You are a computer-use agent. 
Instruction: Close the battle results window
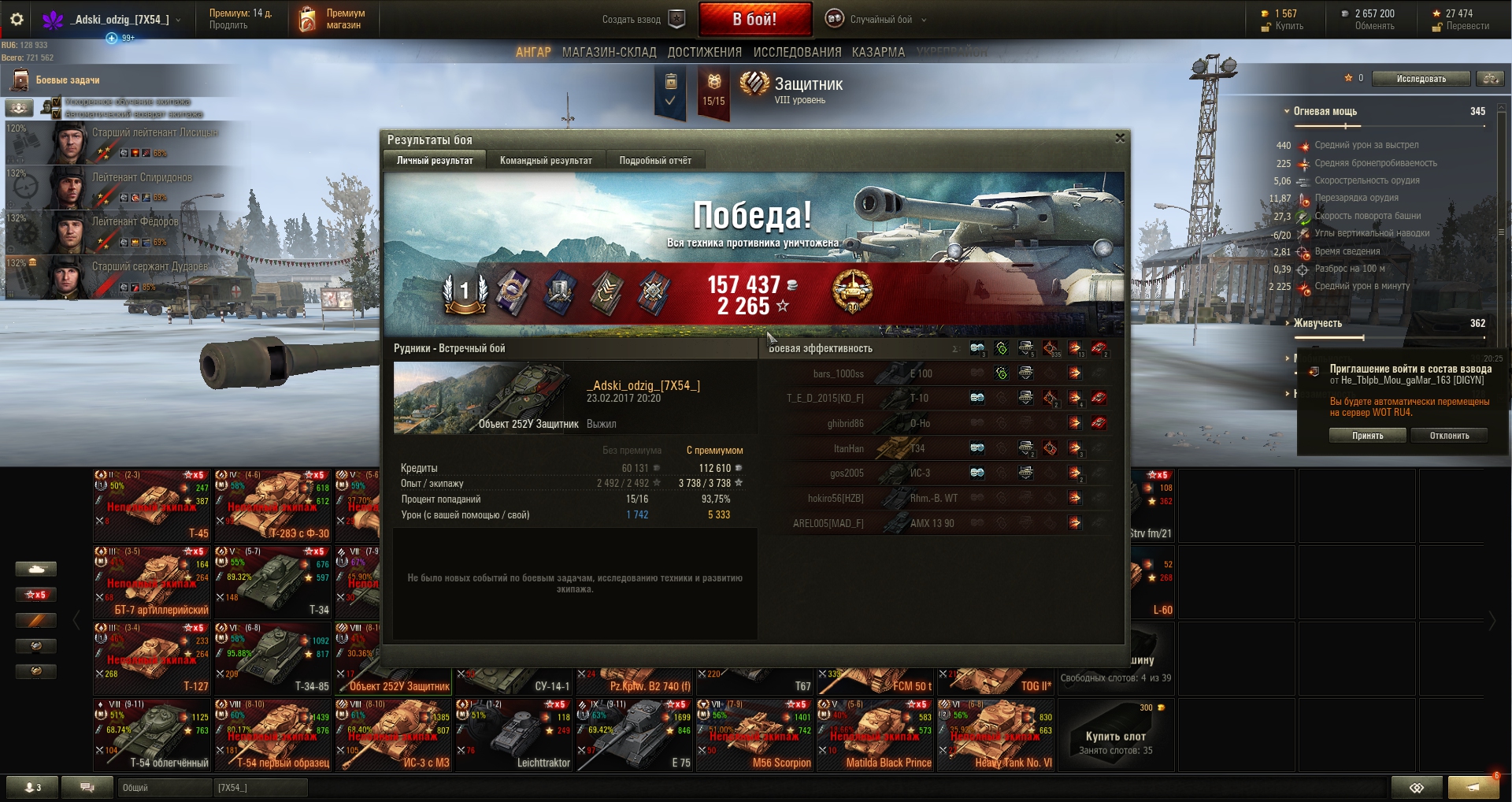1120,139
